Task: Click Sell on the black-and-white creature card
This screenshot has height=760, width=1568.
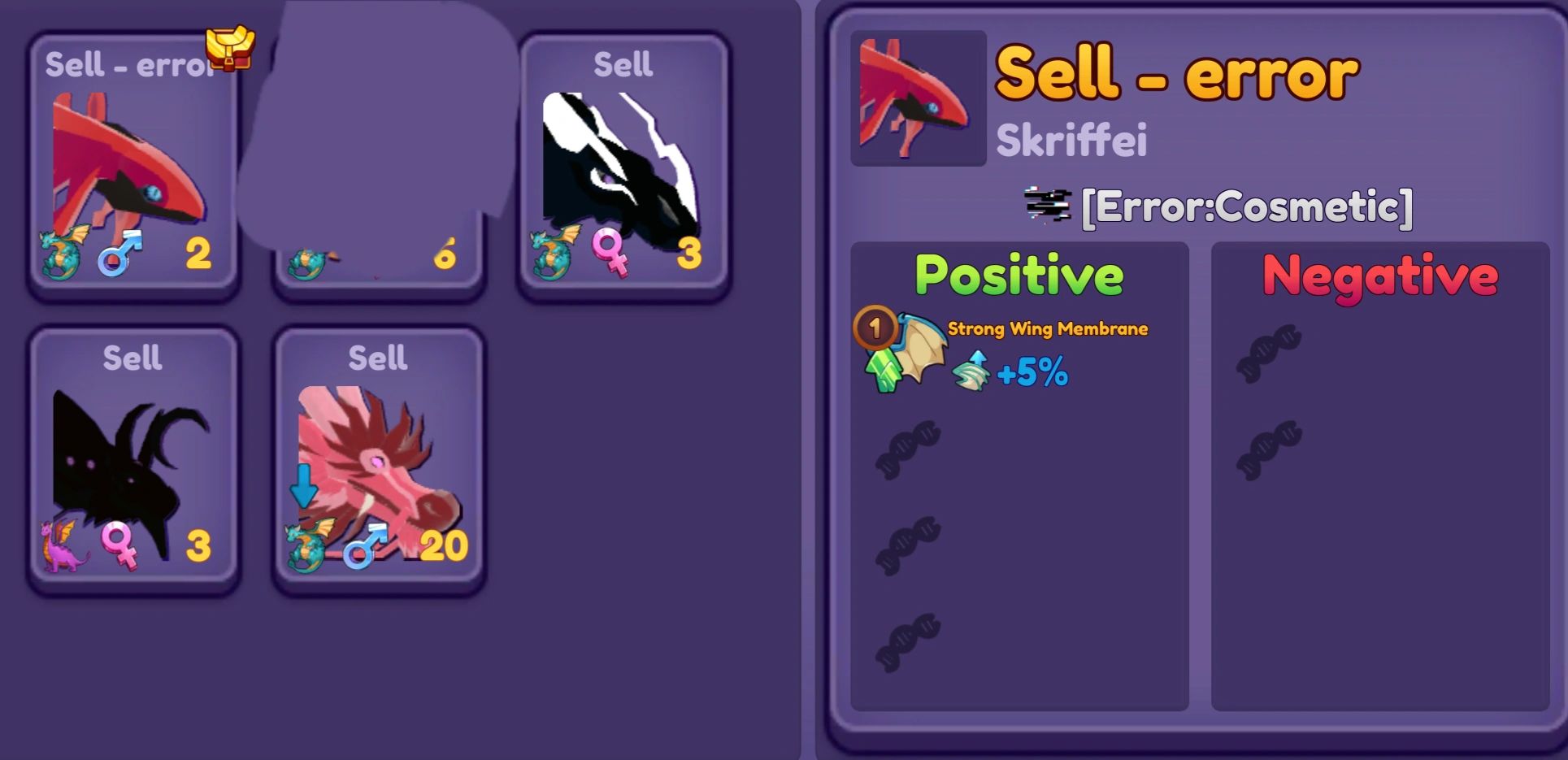Action: (x=624, y=63)
